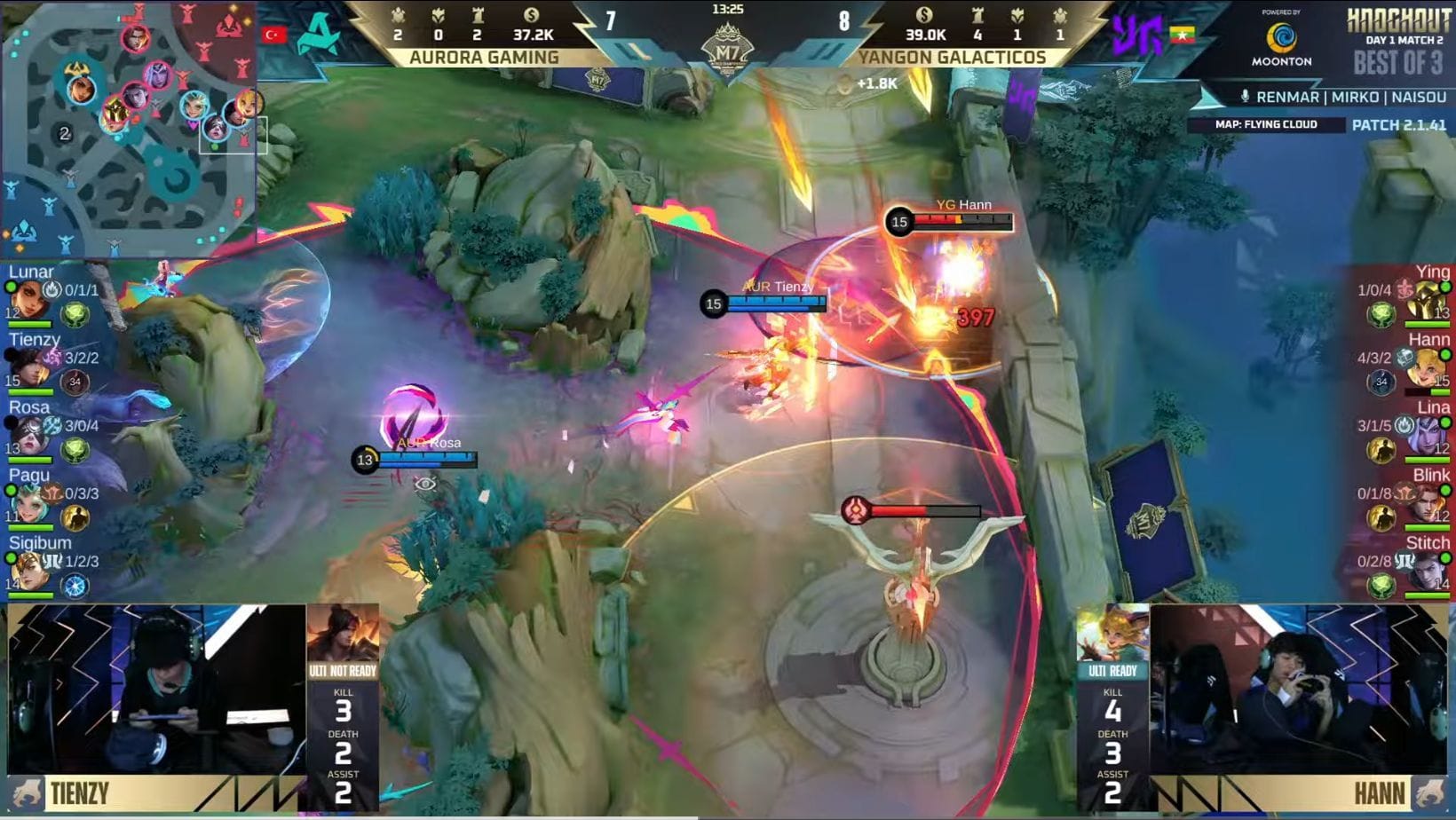This screenshot has width=1456, height=820.
Task: Toggle Tienzy's ULTI NOT READY indicator
Action: pos(343,671)
